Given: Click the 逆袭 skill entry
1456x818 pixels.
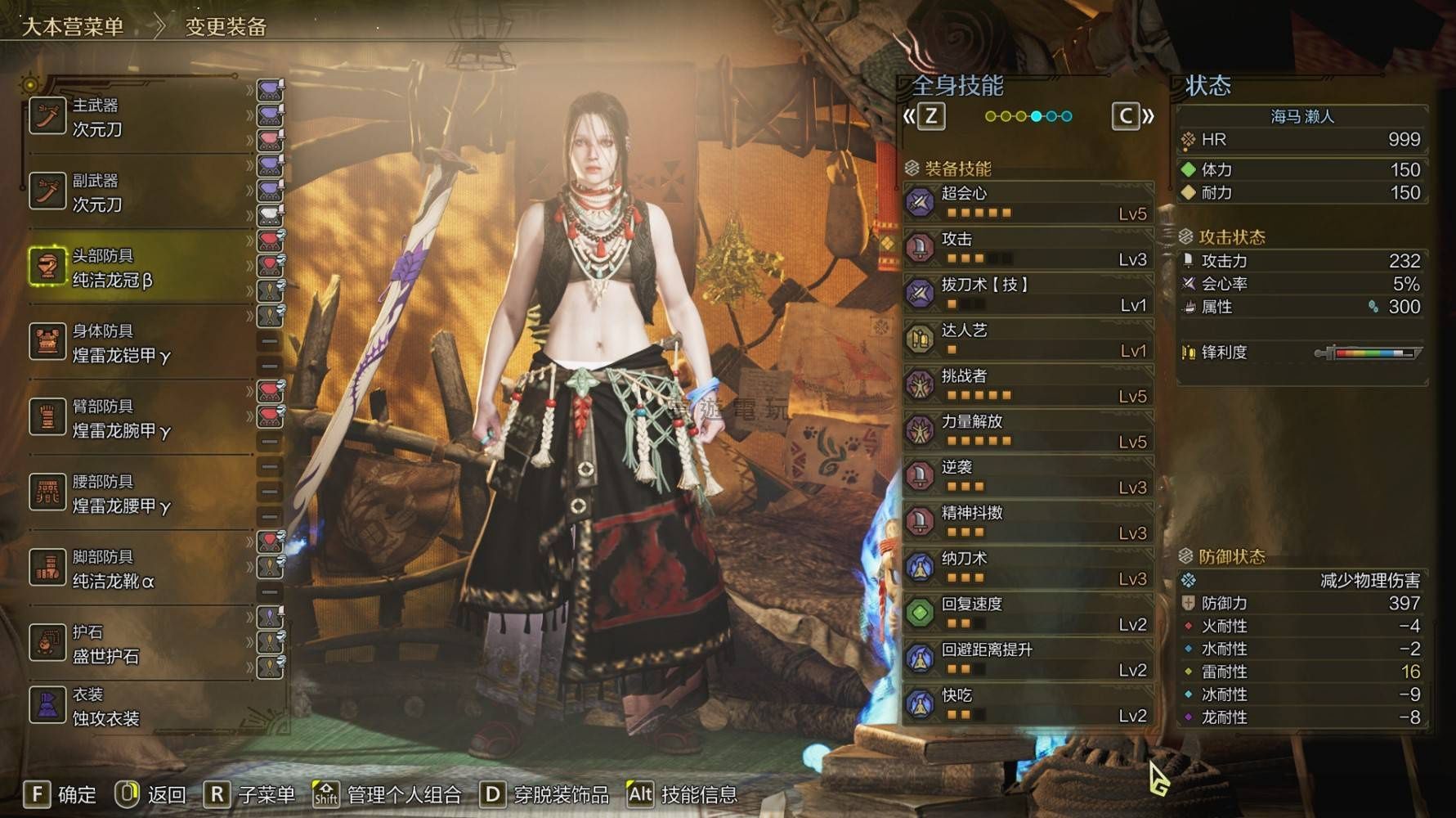Looking at the screenshot, I should 1028,478.
